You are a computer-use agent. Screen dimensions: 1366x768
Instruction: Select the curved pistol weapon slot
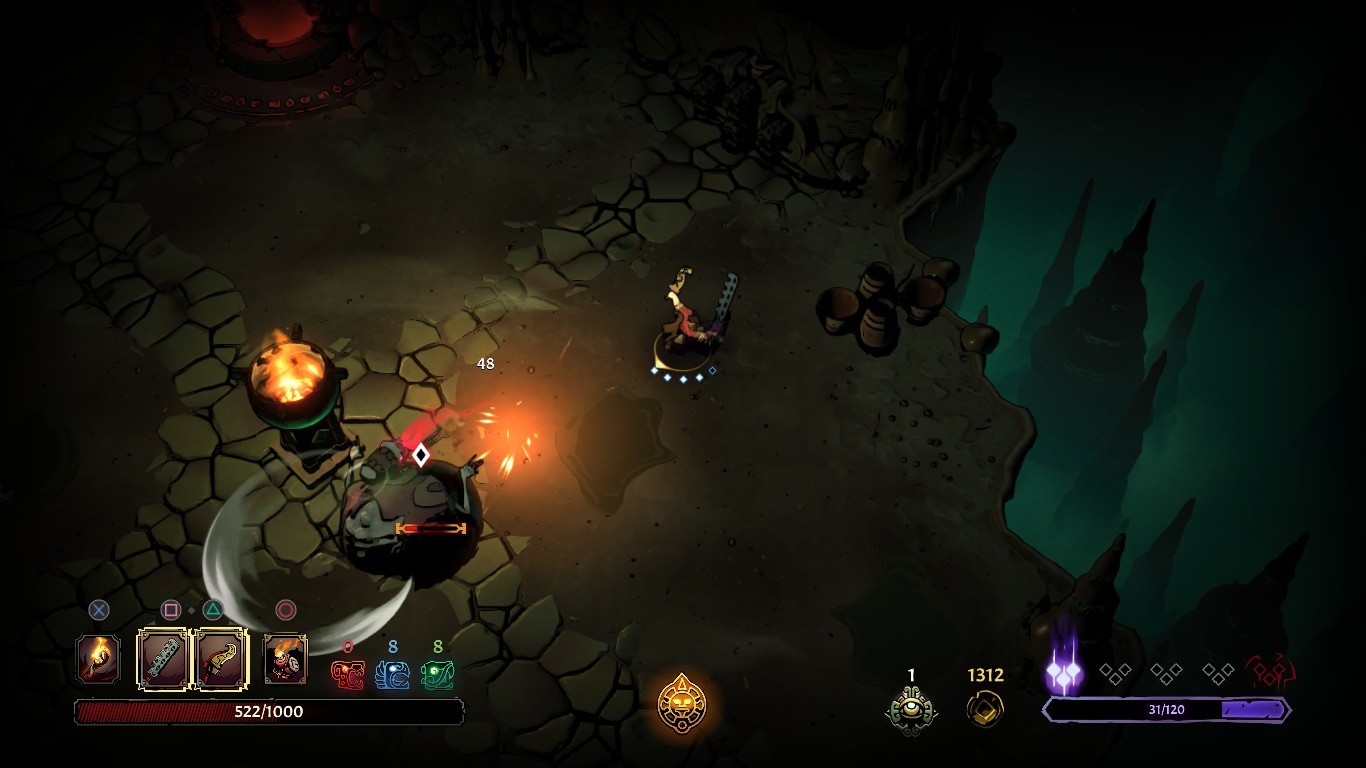(x=220, y=659)
